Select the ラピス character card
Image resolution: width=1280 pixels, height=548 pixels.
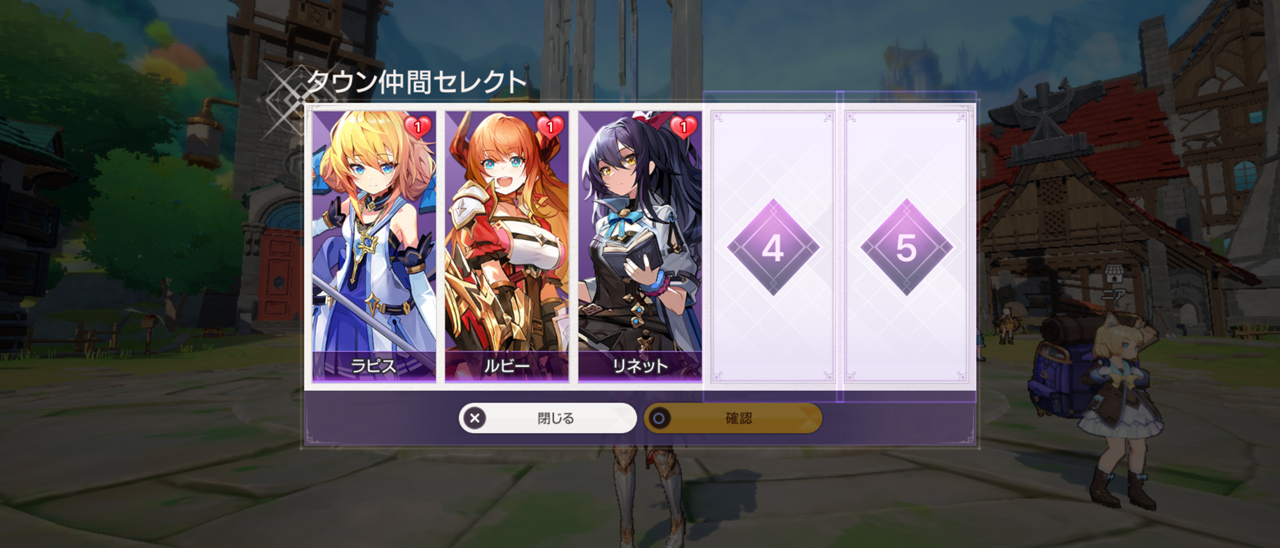(x=374, y=246)
